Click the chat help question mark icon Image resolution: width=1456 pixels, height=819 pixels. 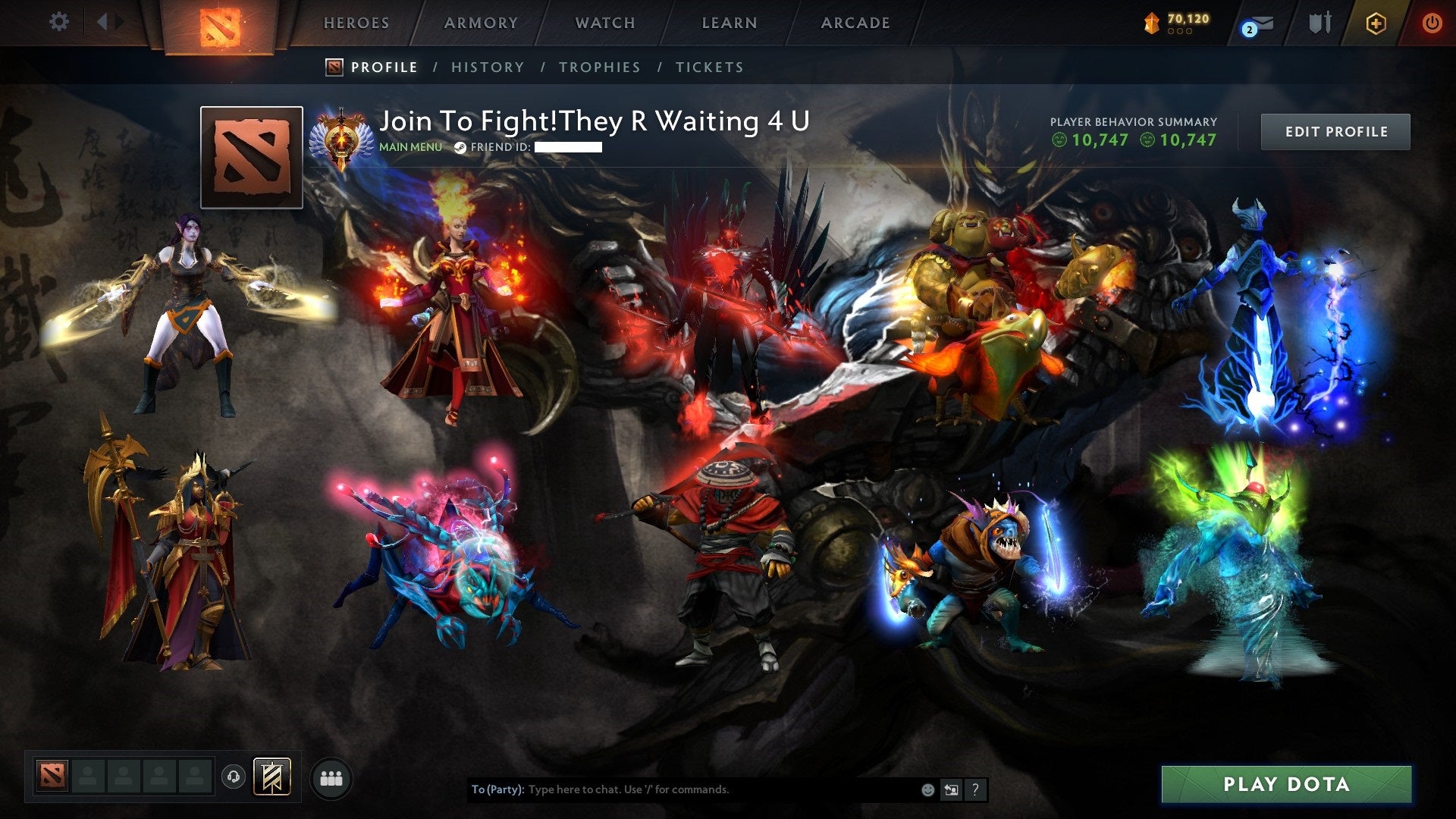pos(974,789)
